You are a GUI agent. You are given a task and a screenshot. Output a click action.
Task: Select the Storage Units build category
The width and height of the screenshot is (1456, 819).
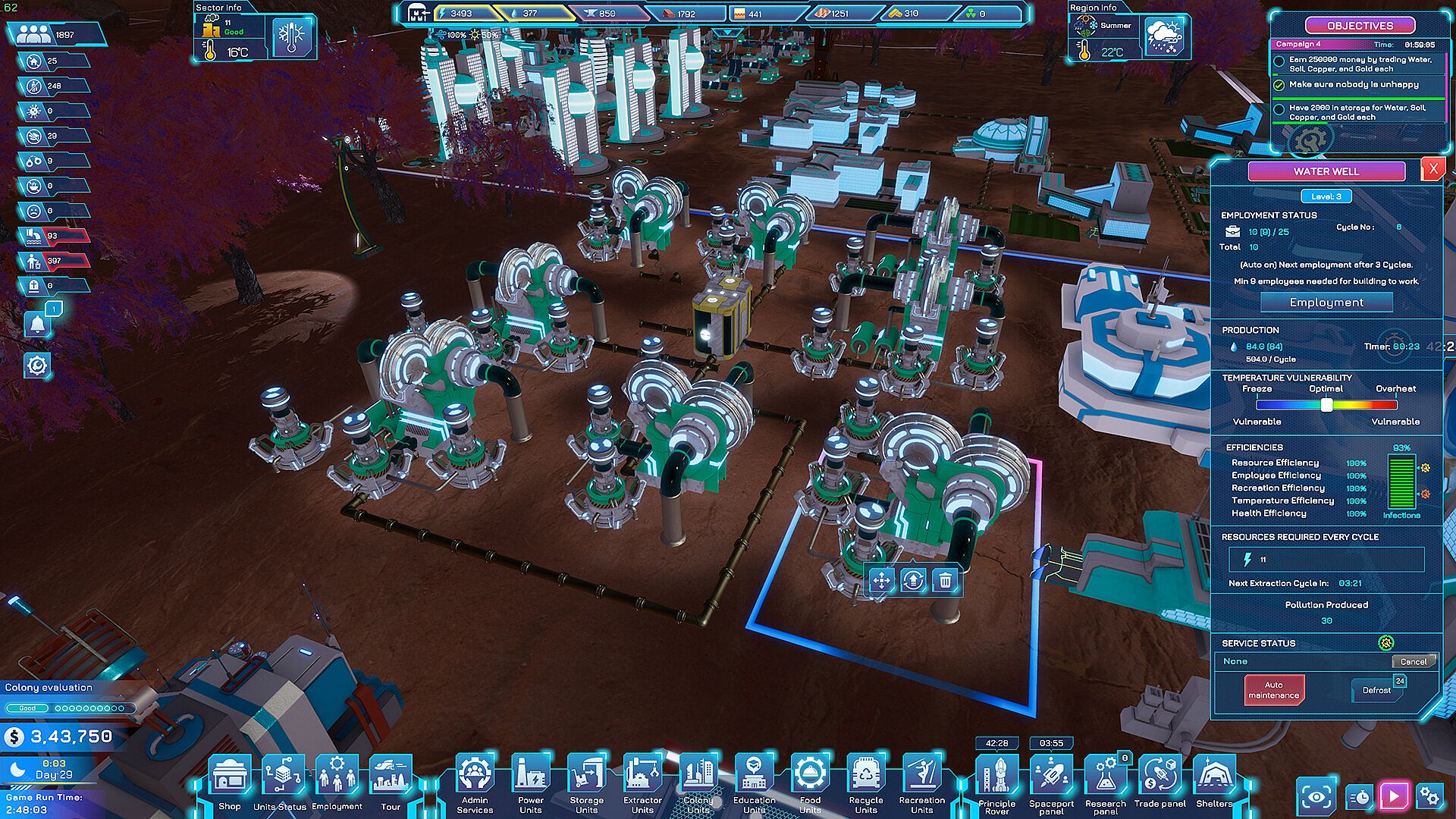click(587, 780)
